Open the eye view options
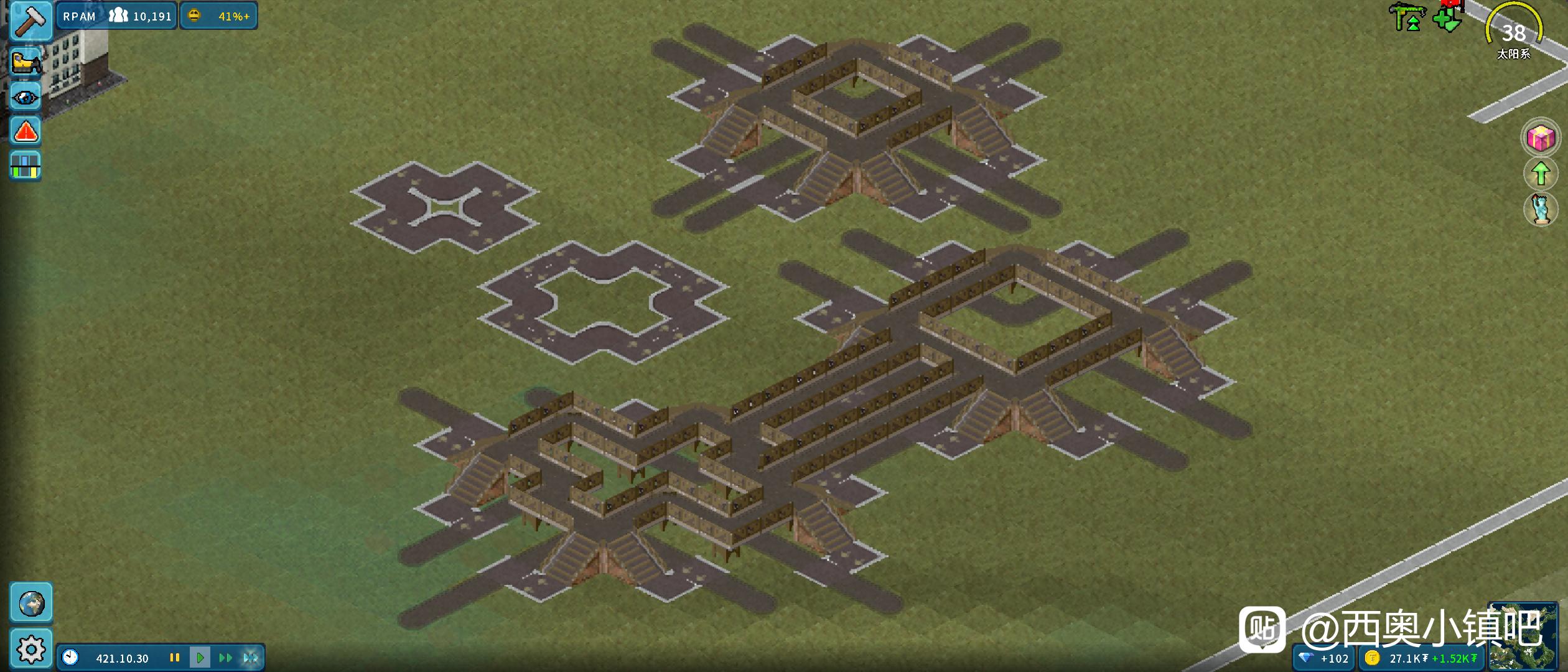Image resolution: width=1568 pixels, height=672 pixels. point(26,97)
